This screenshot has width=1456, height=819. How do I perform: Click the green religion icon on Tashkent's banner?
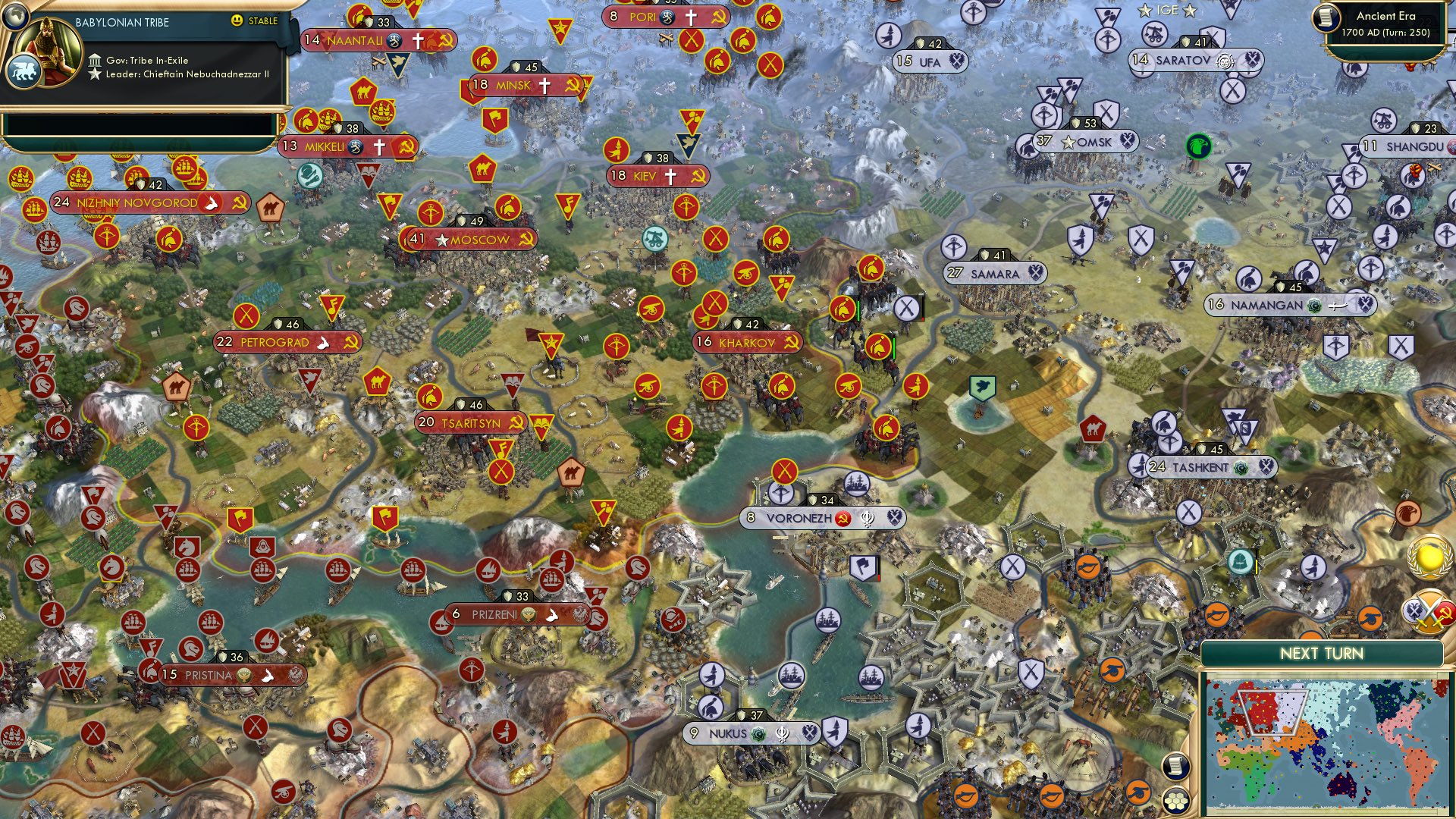click(1242, 467)
